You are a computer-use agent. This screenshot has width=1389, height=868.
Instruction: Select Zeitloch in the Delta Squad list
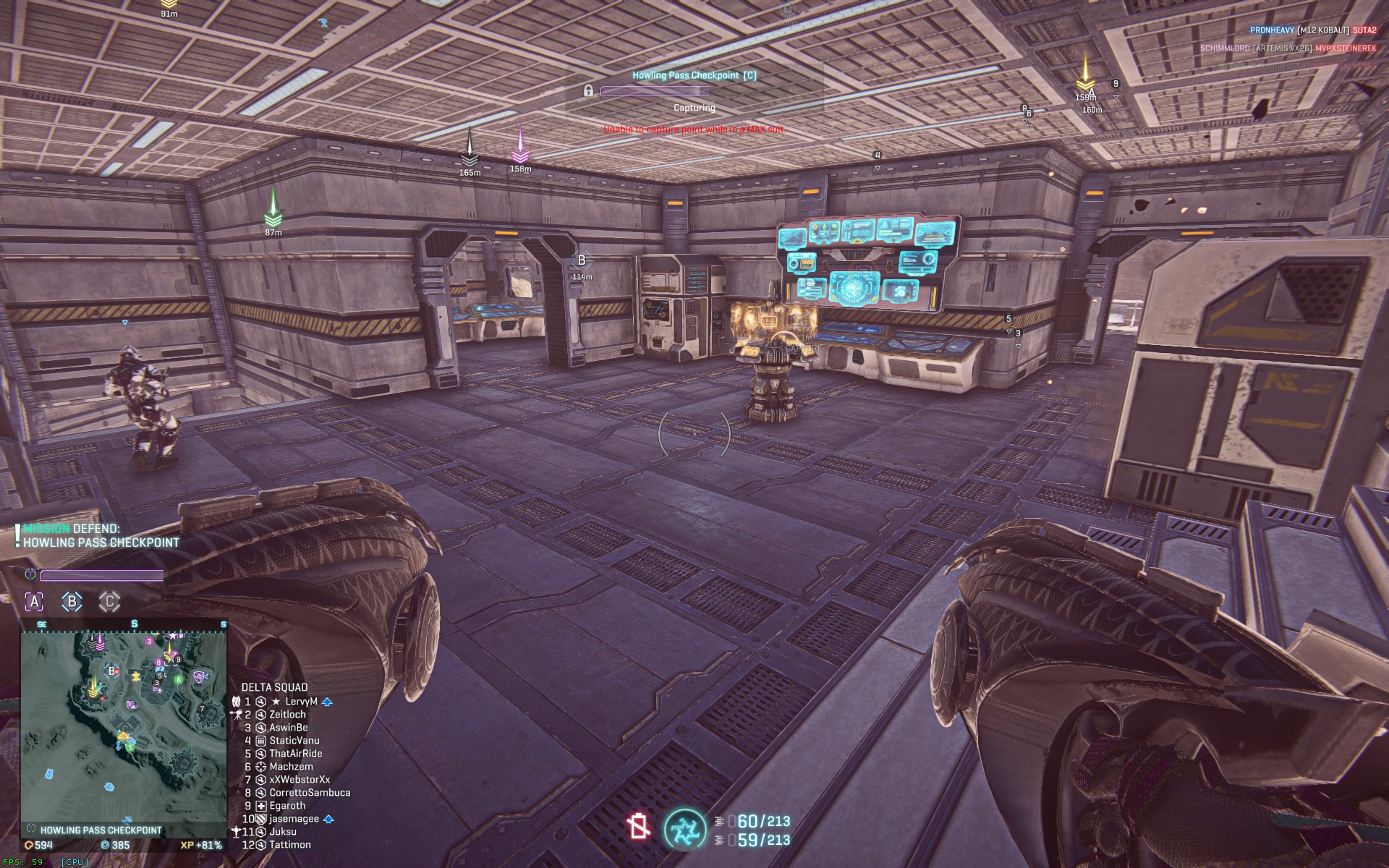287,715
